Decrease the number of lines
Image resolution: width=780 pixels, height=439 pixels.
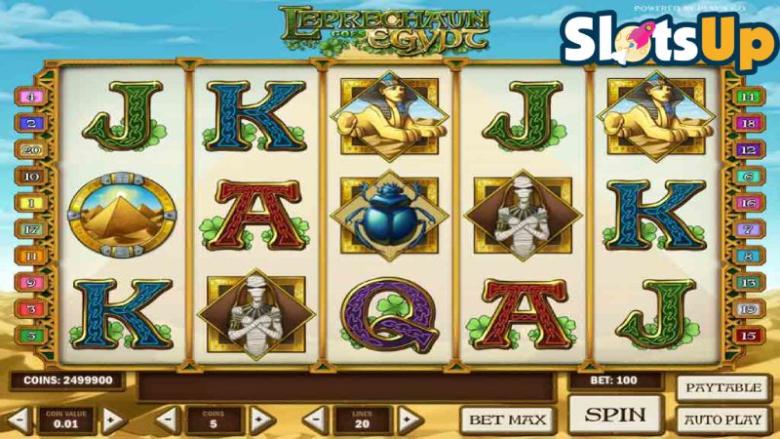click(x=315, y=419)
